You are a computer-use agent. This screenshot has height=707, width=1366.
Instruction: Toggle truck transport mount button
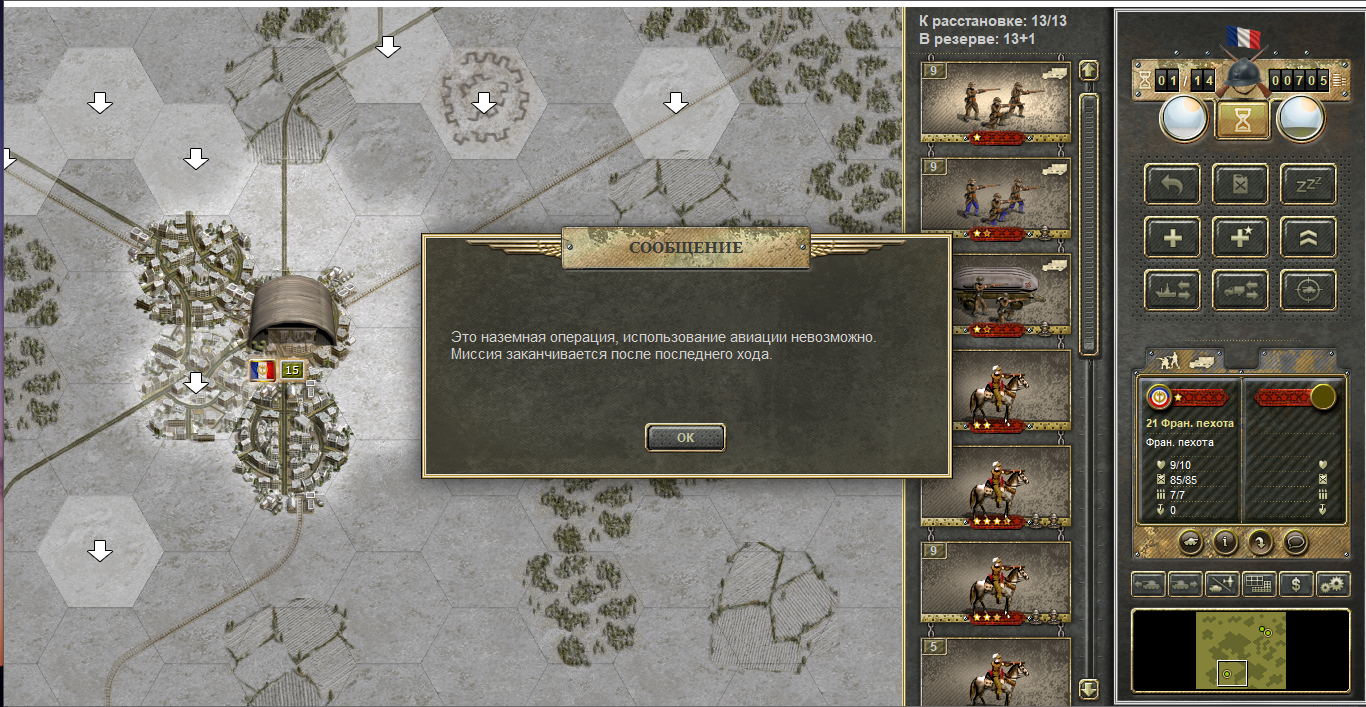(1240, 290)
